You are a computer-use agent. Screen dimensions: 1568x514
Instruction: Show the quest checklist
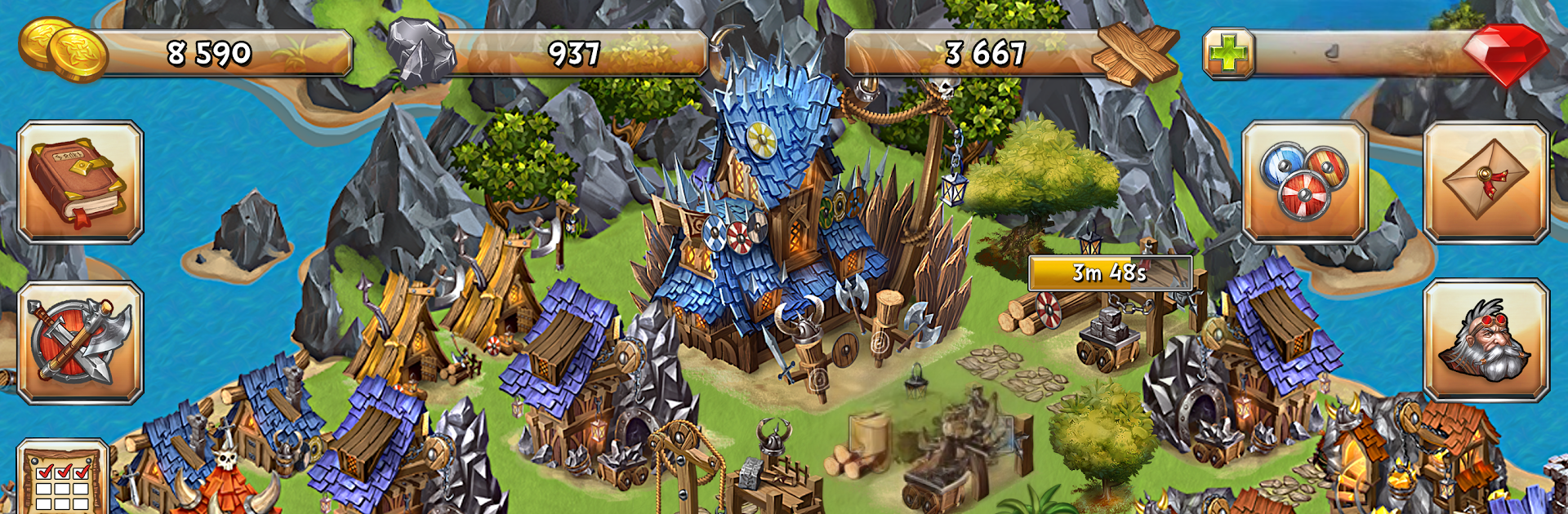pos(64,477)
